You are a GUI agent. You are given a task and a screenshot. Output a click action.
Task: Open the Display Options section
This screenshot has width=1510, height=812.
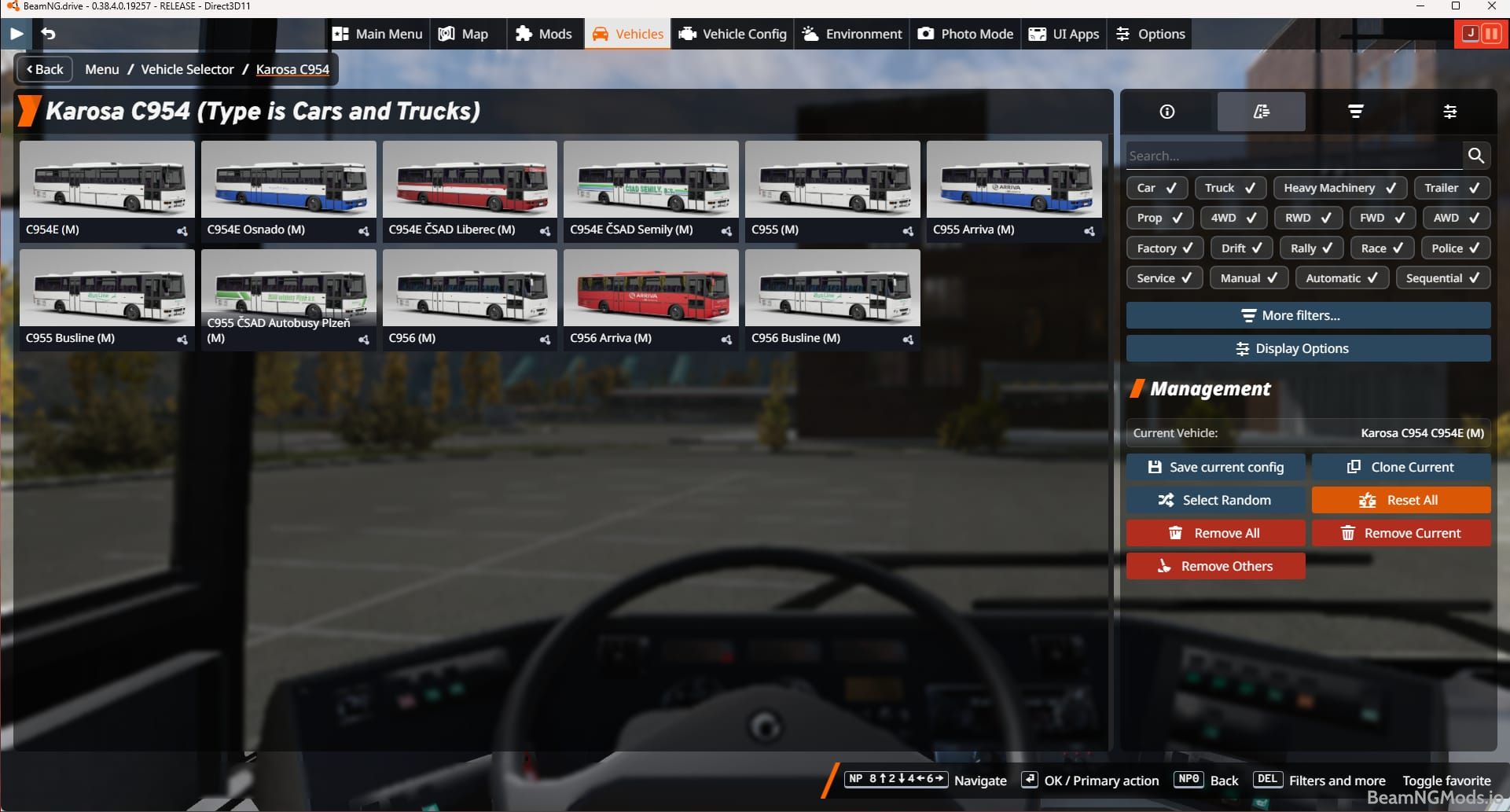click(x=1307, y=348)
